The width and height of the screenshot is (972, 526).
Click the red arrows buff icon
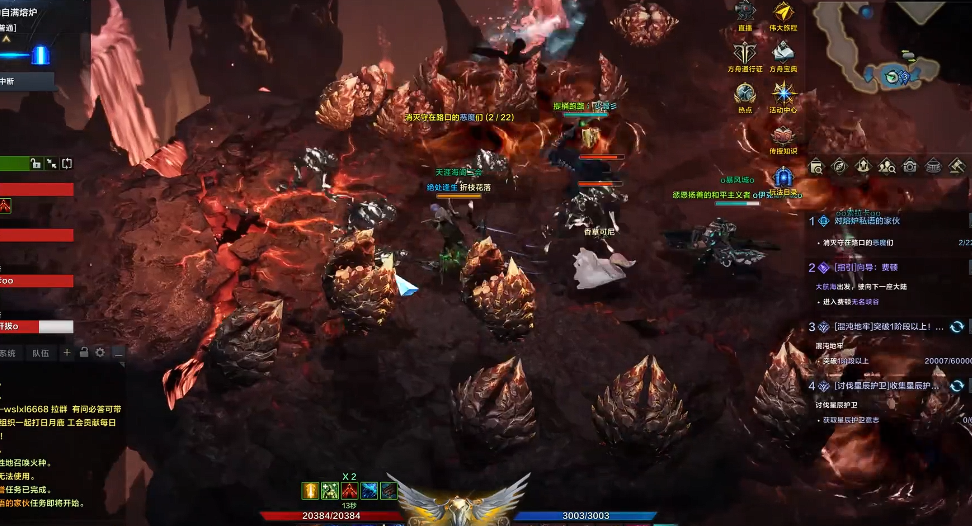pos(350,491)
